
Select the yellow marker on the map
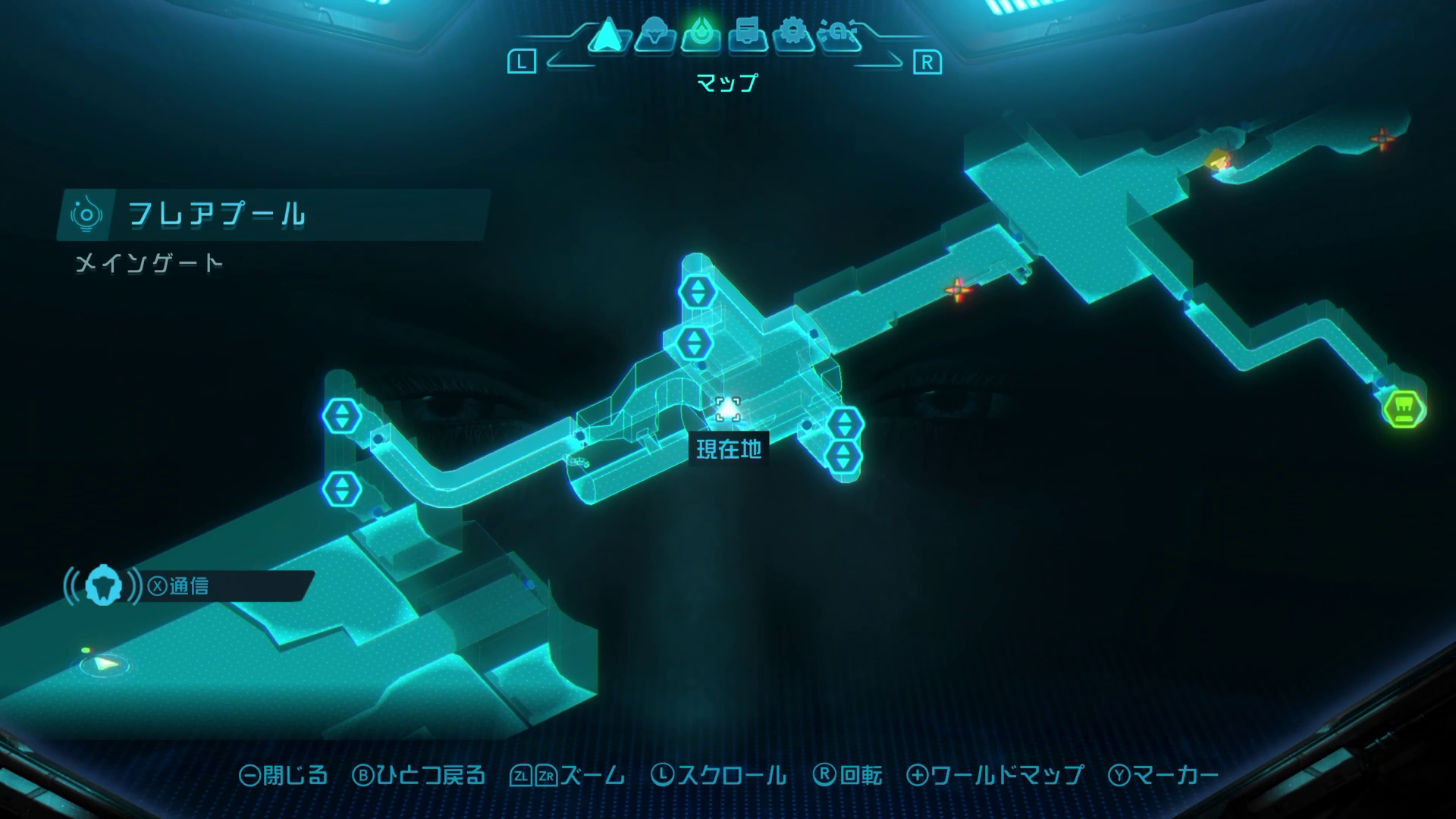1217,160
